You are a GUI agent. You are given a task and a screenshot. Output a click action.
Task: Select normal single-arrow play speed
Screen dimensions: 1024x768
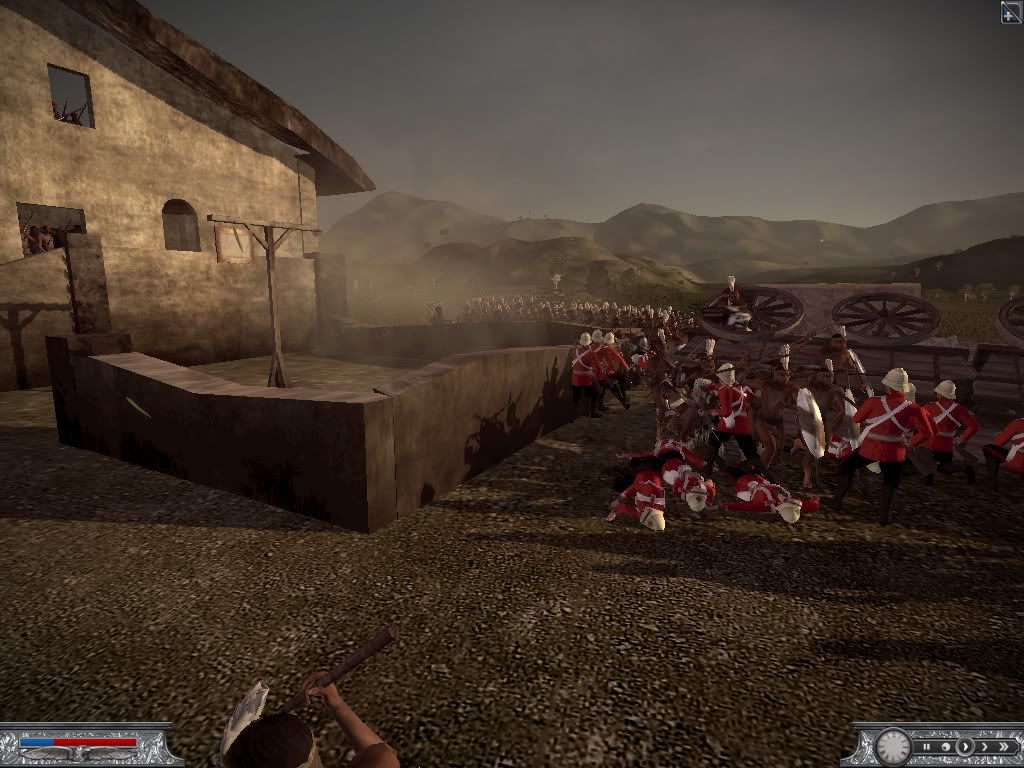(x=965, y=747)
